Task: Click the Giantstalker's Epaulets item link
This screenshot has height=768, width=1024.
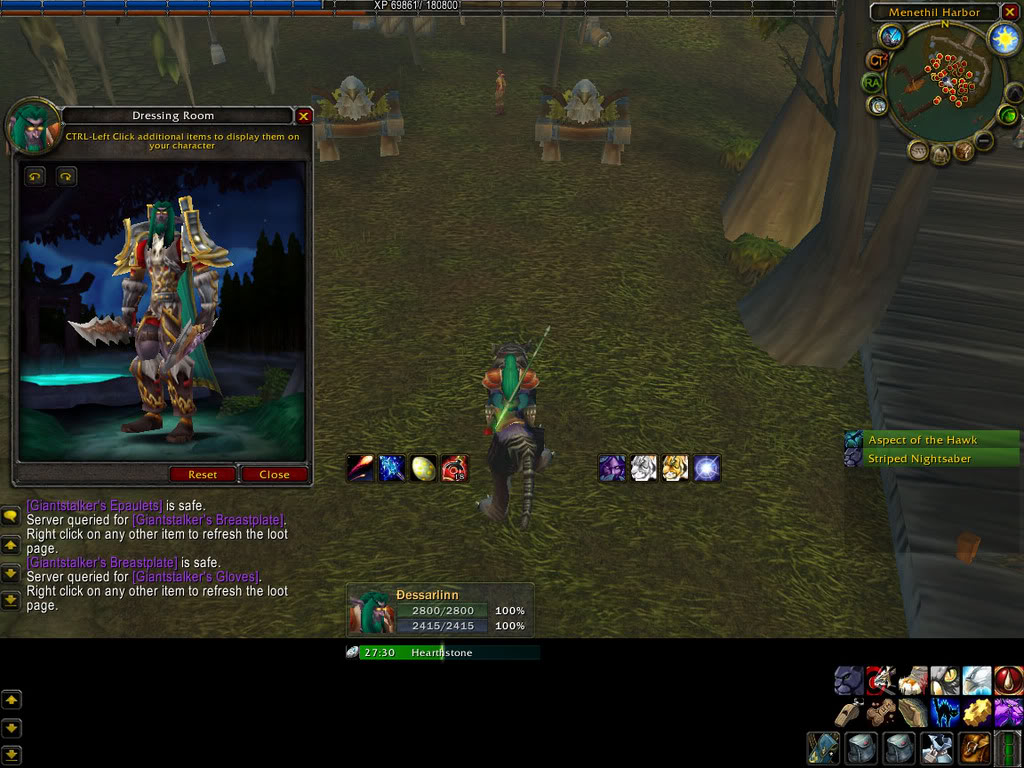Action: pos(94,506)
